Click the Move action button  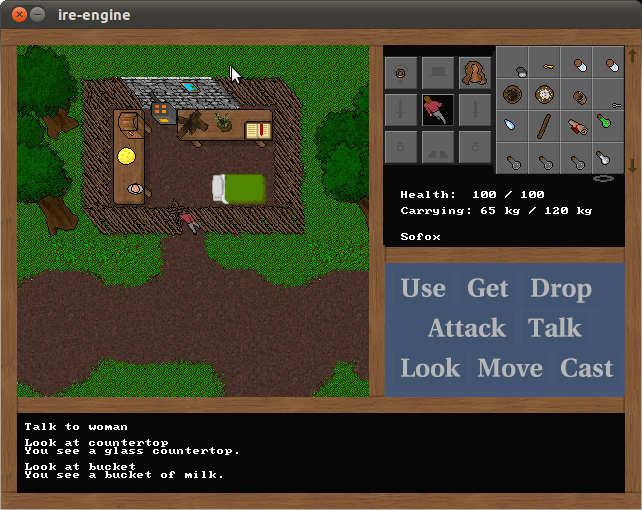(x=510, y=369)
